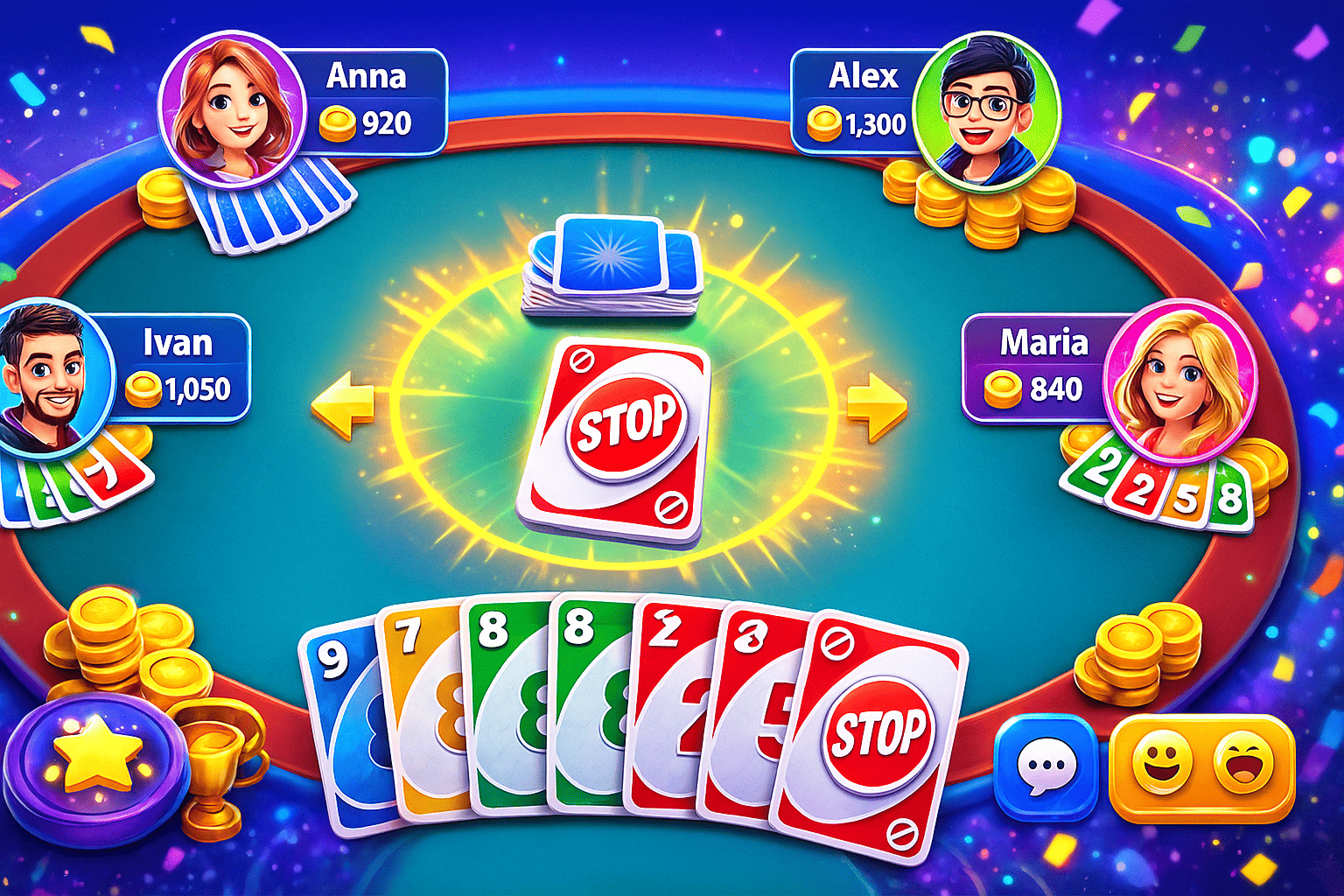The image size is (1344, 896).
Task: Tap the coin icon beside Anna's score
Action: coord(339,123)
